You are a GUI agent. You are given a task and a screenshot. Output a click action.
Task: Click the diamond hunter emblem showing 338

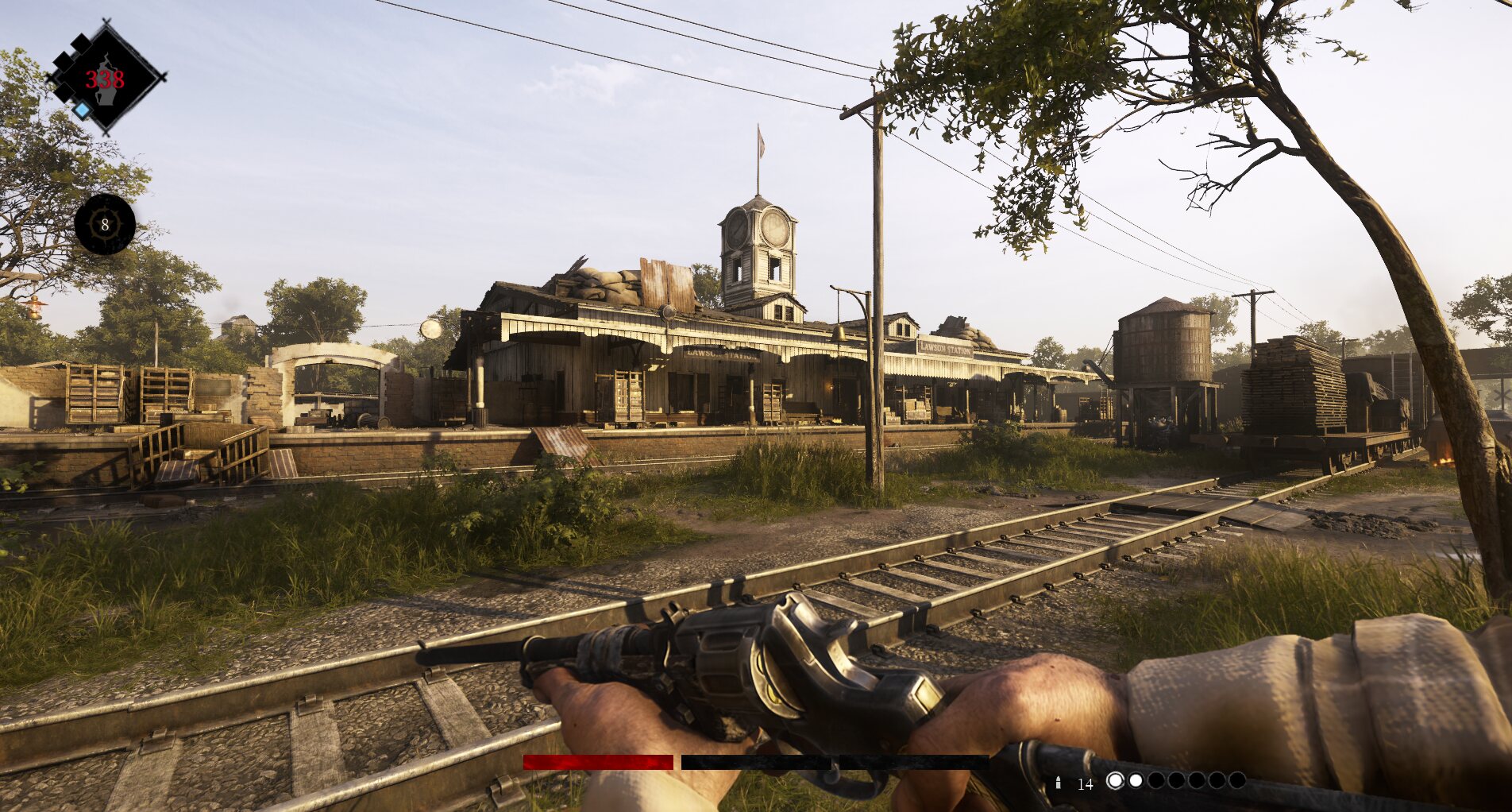point(106,78)
